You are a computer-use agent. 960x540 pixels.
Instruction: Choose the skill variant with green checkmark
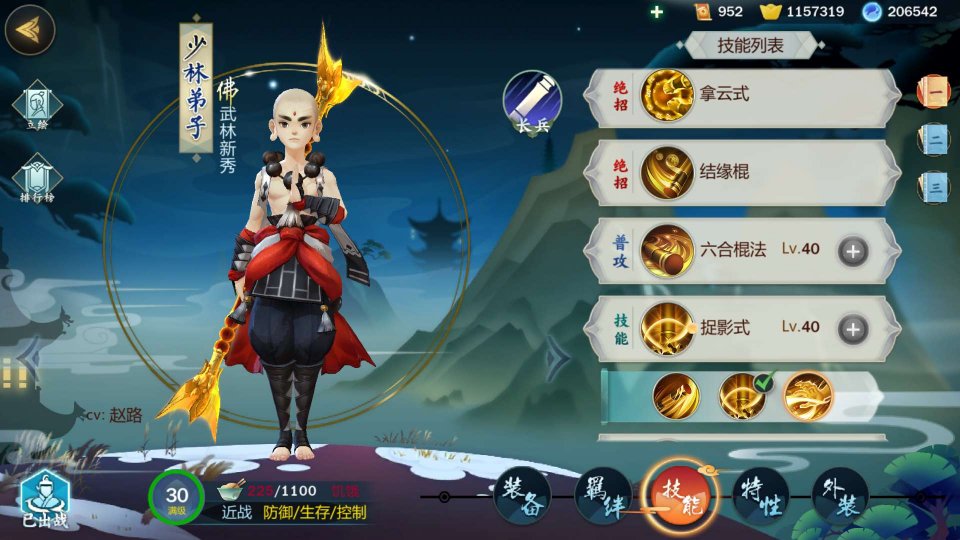tap(743, 396)
